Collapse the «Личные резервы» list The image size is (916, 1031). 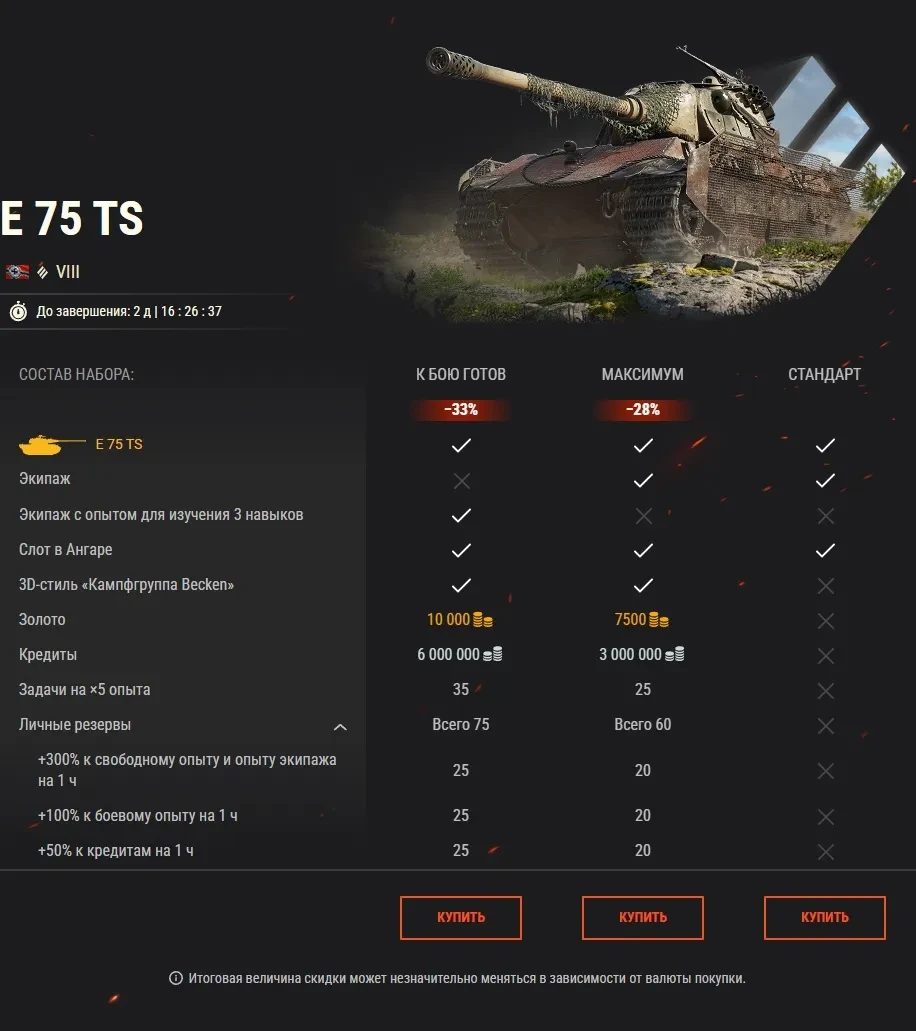click(340, 727)
